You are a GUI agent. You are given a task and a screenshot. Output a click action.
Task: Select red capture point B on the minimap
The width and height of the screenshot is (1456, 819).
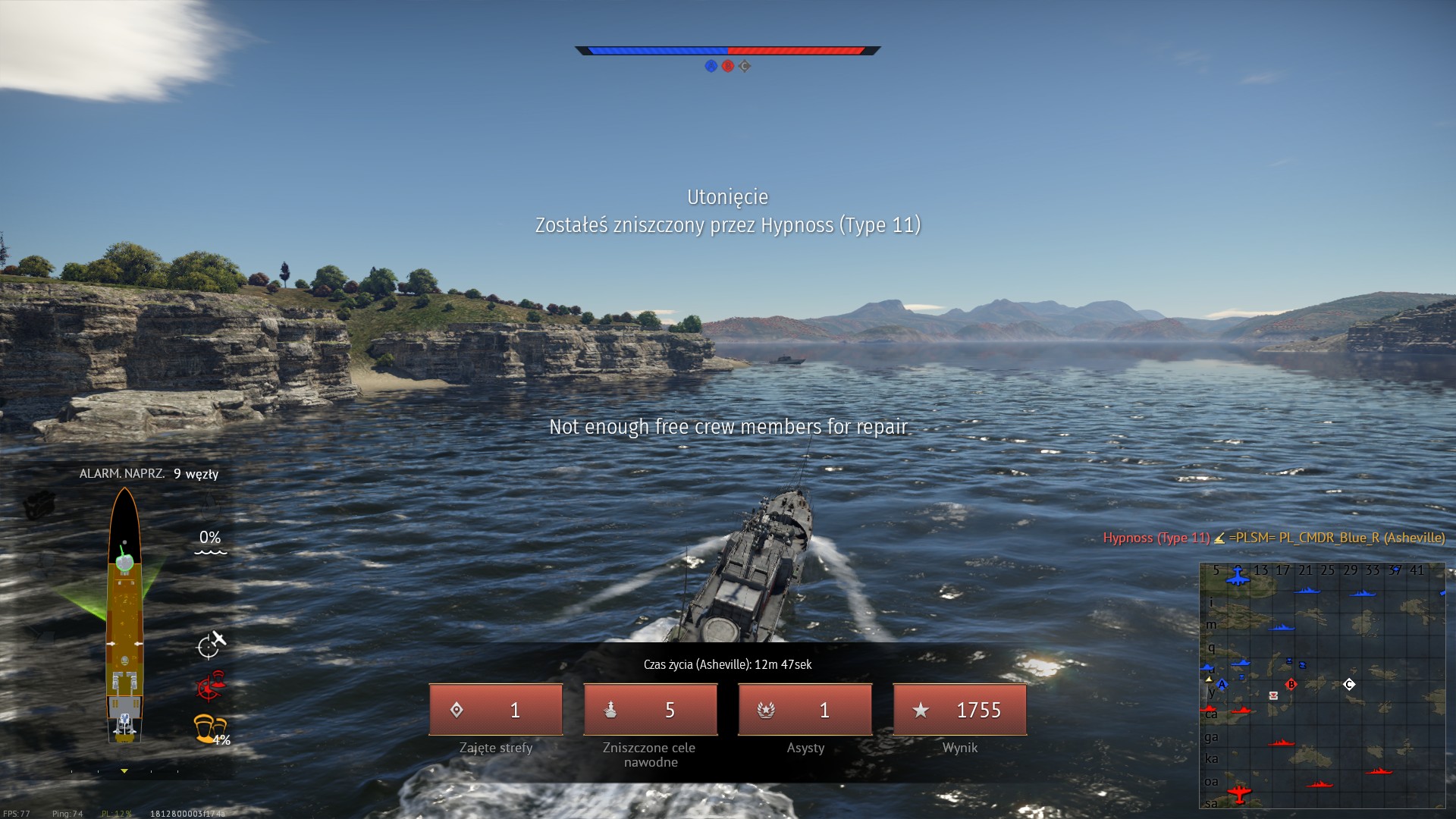1291,684
